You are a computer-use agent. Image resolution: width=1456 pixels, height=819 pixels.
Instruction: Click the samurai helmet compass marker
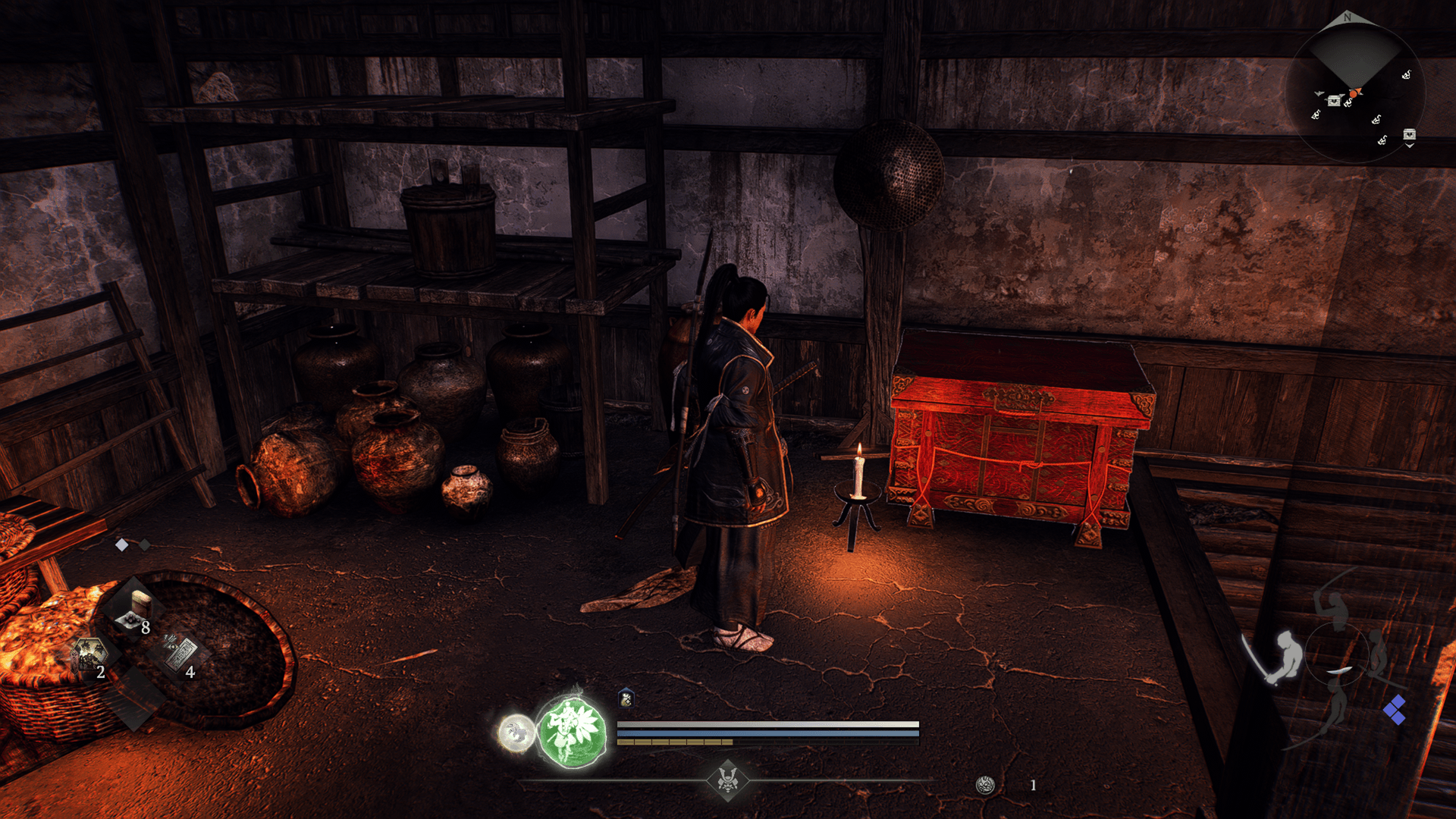tap(728, 780)
